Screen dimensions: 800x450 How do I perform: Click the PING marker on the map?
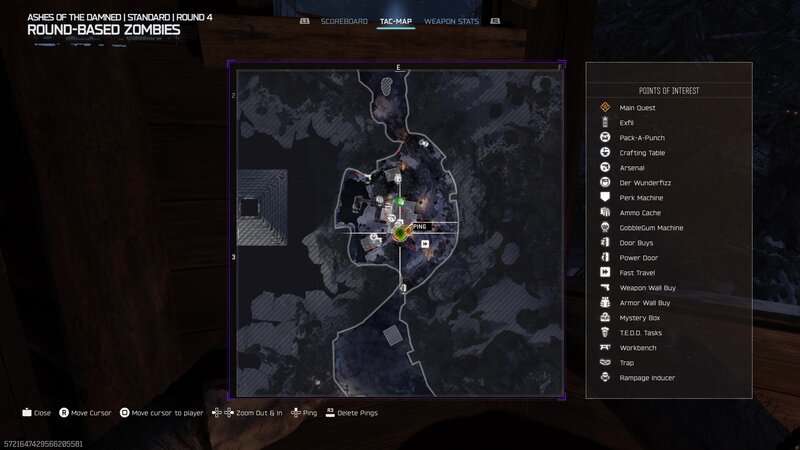(x=400, y=233)
